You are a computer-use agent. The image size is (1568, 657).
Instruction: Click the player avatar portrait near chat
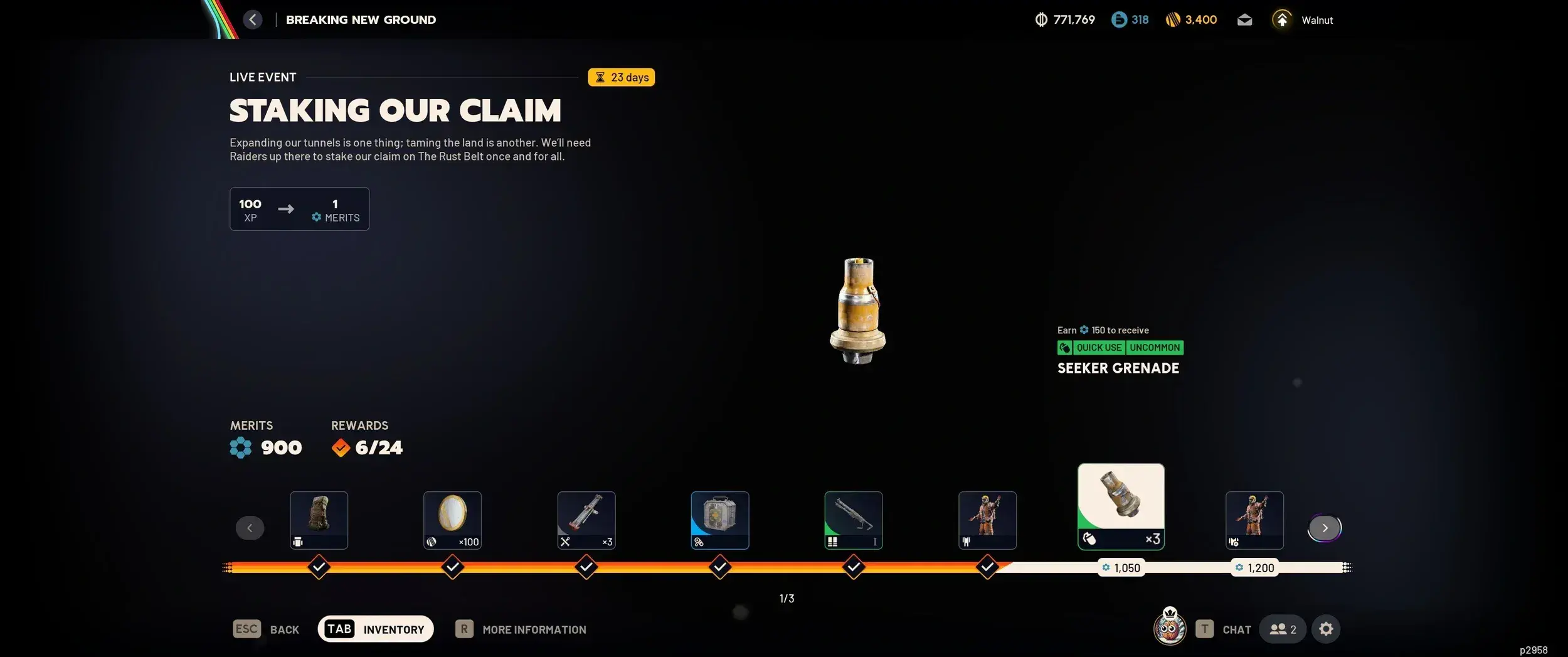1168,628
